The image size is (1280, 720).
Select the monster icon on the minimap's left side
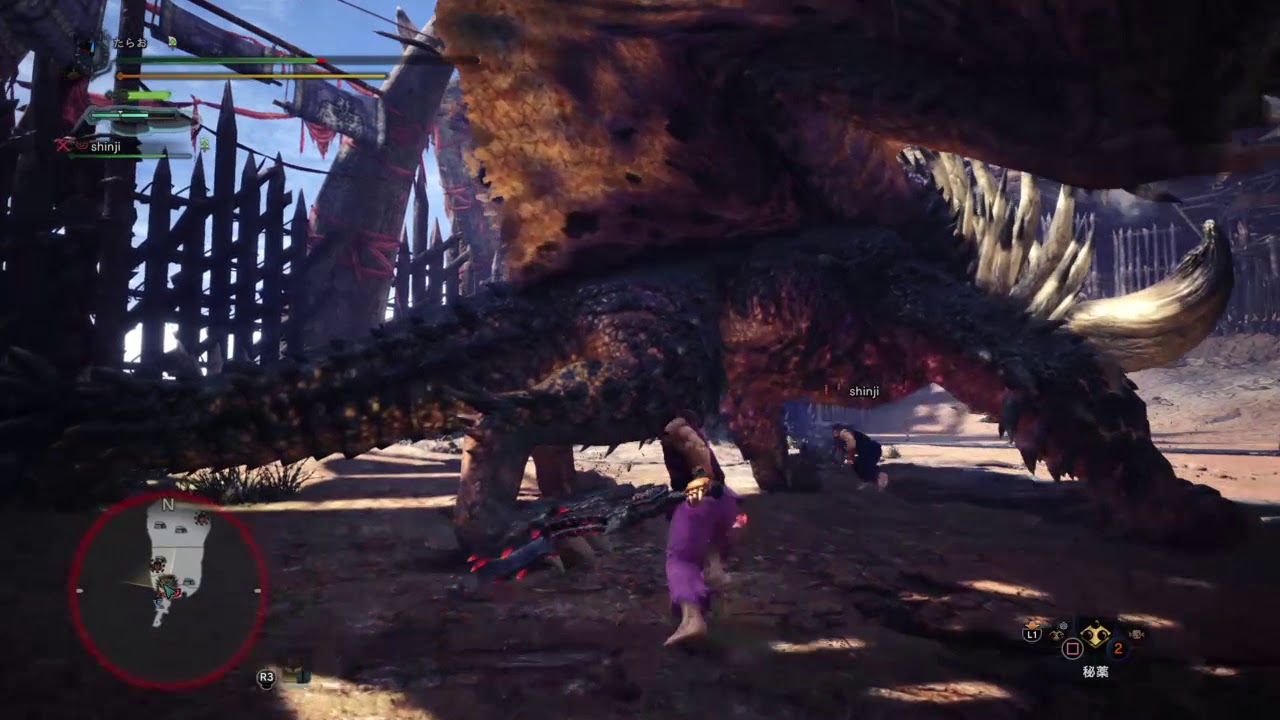[x=156, y=565]
